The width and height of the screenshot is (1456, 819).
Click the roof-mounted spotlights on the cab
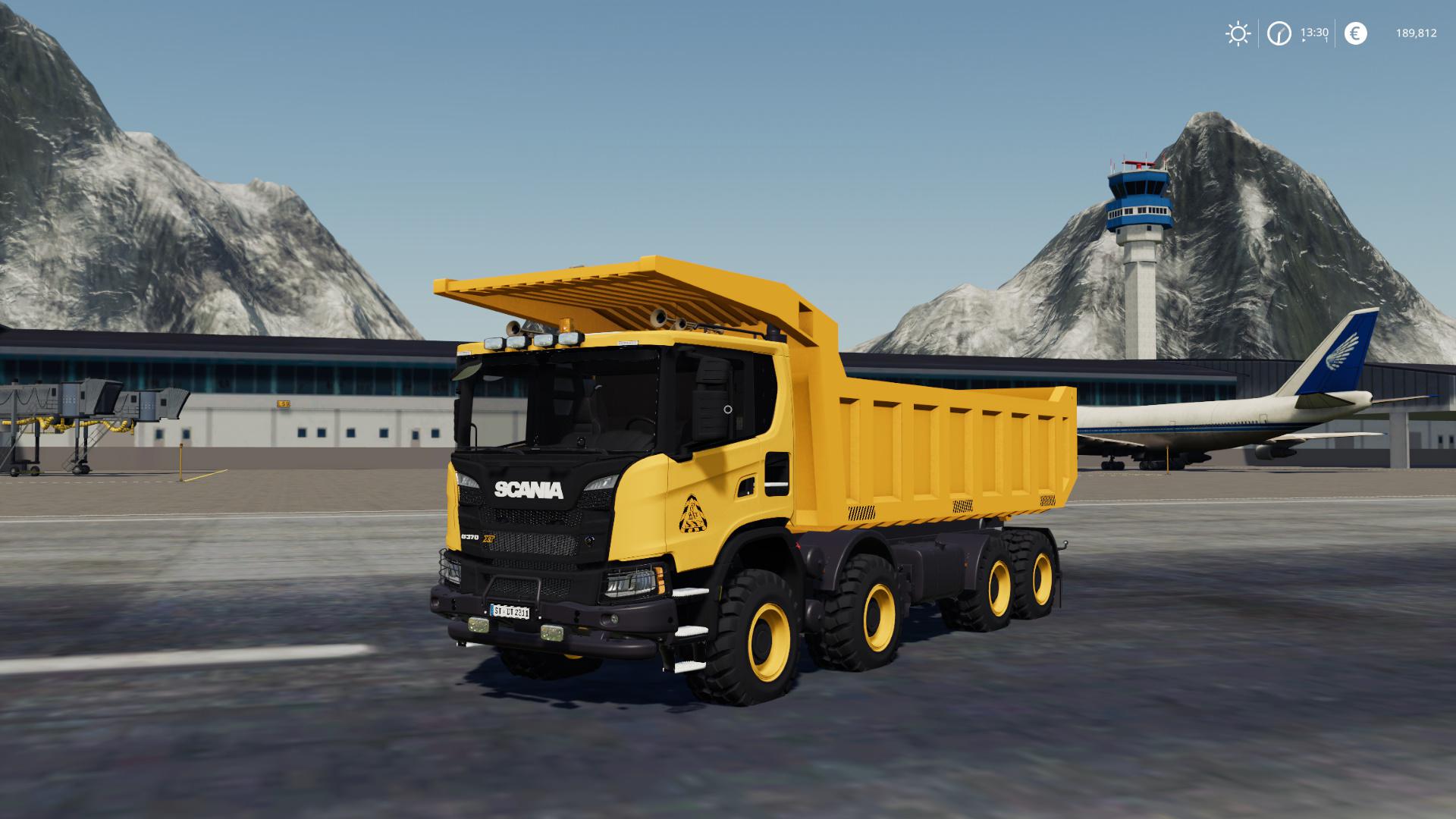[531, 340]
